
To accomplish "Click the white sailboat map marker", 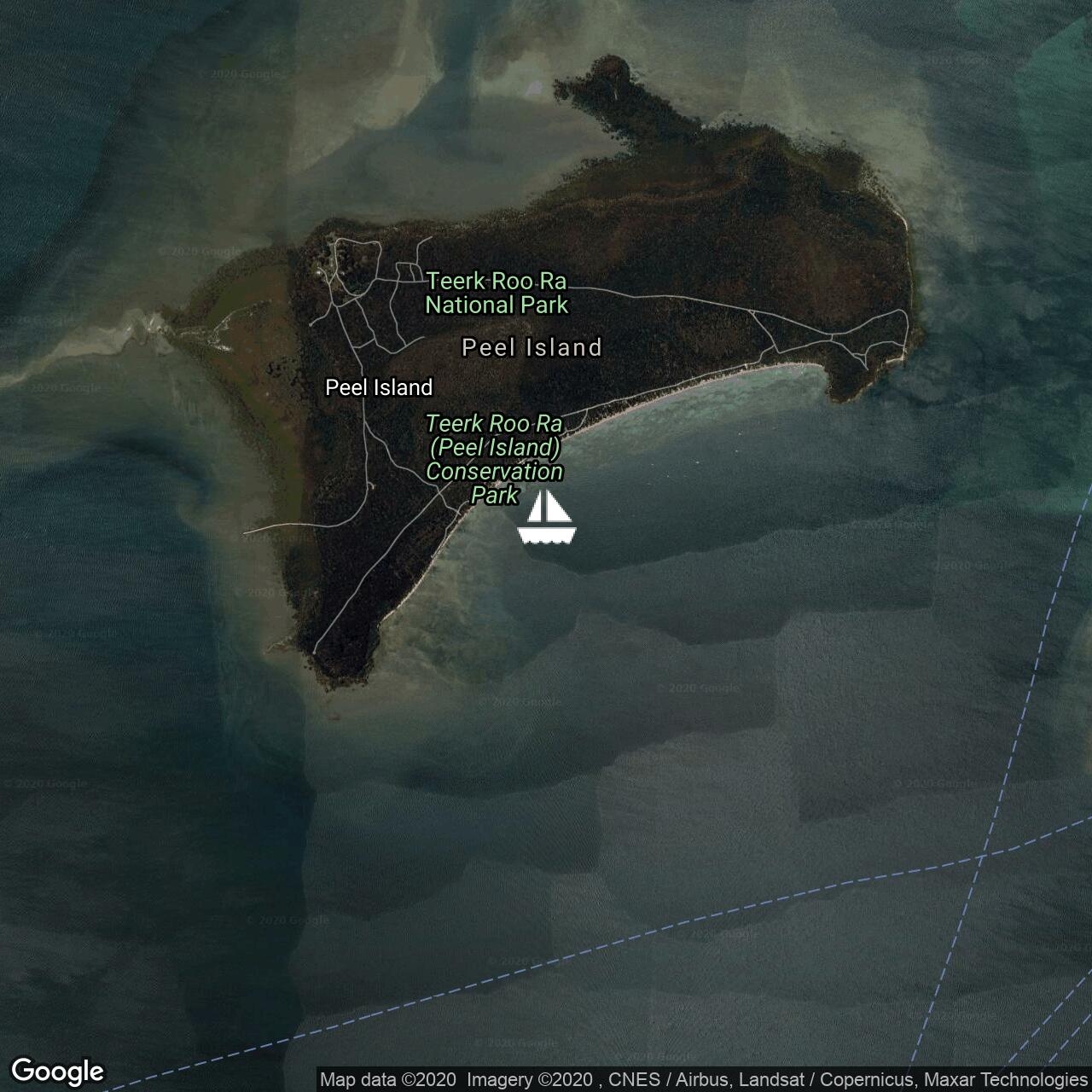I will point(547,518).
